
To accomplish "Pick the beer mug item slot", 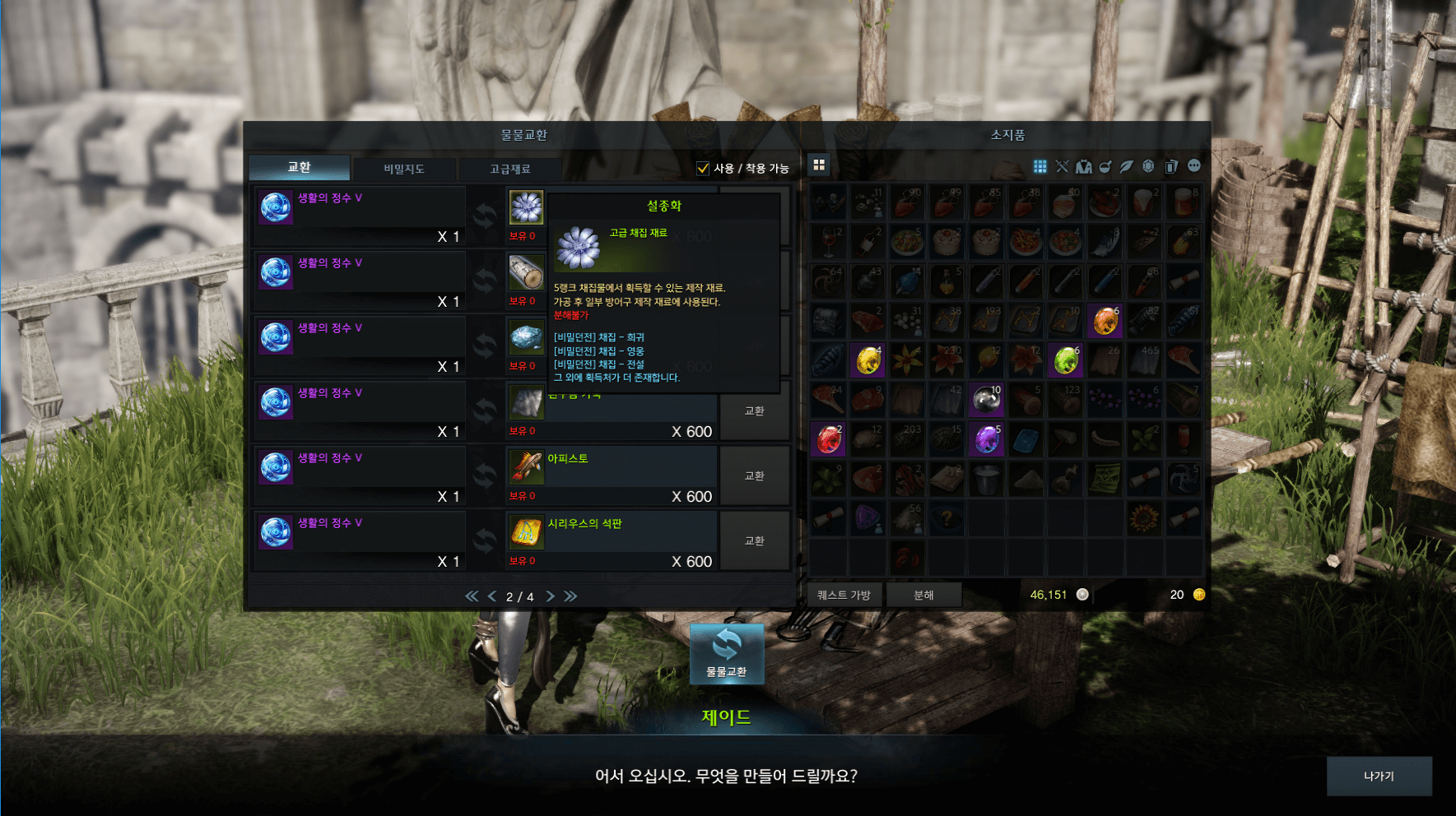I will (1183, 202).
